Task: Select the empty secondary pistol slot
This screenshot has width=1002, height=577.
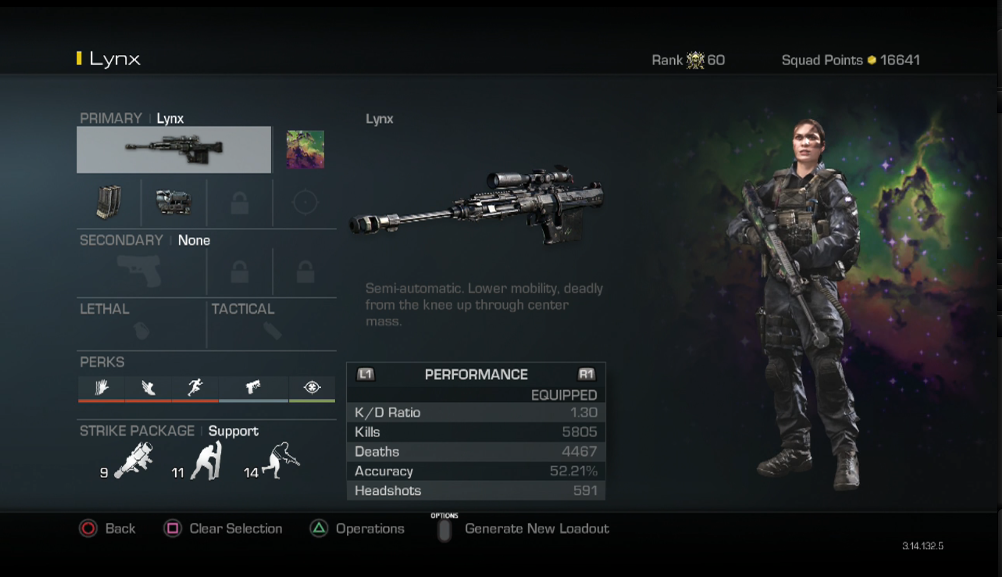Action: pos(141,270)
